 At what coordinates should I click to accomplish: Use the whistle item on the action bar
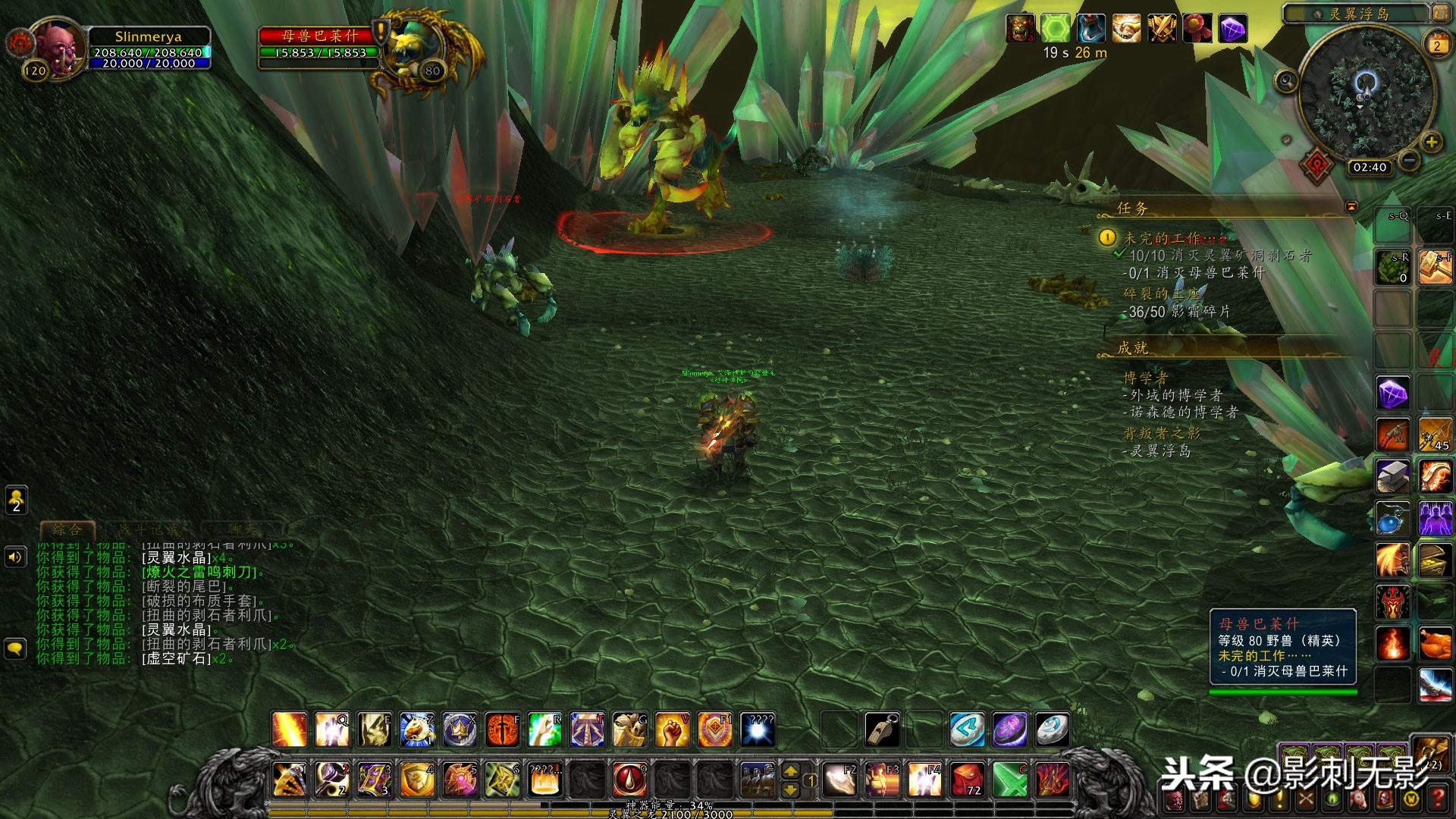pyautogui.click(x=883, y=730)
